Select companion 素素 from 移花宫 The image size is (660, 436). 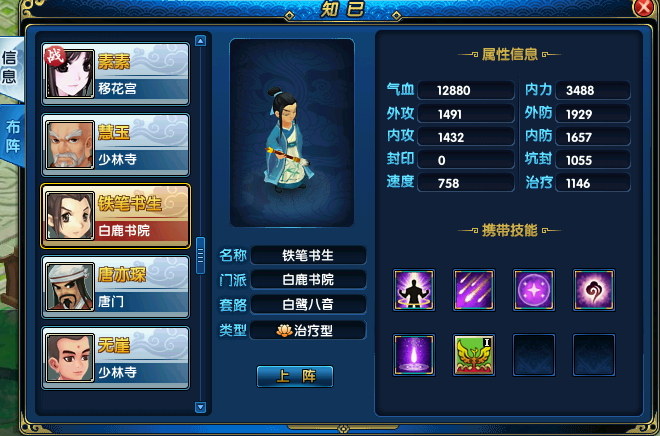[x=115, y=74]
